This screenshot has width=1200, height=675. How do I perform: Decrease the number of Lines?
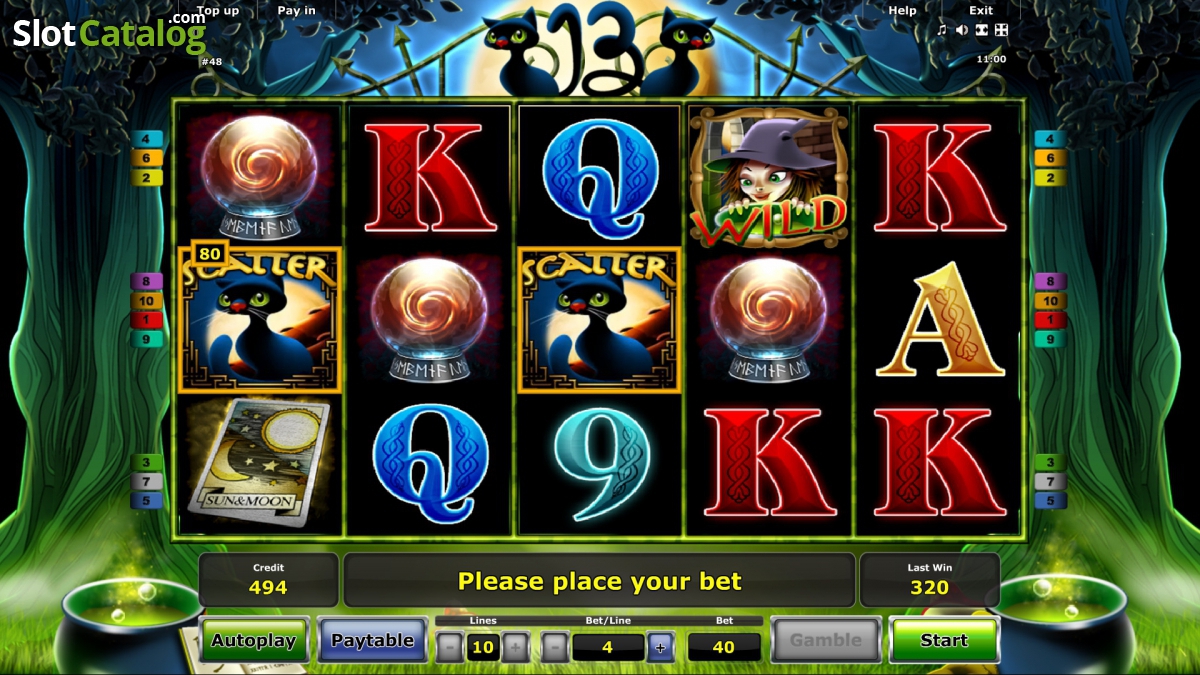tap(450, 647)
